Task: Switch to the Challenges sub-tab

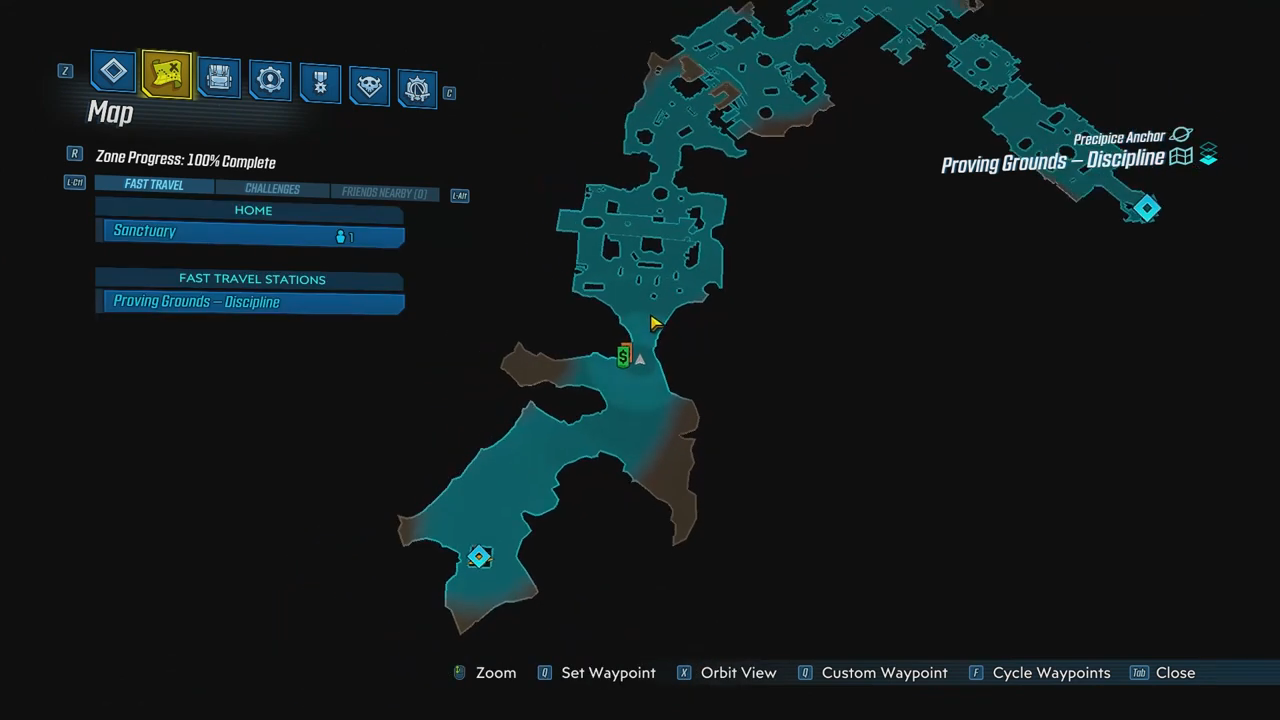Action: click(x=272, y=189)
